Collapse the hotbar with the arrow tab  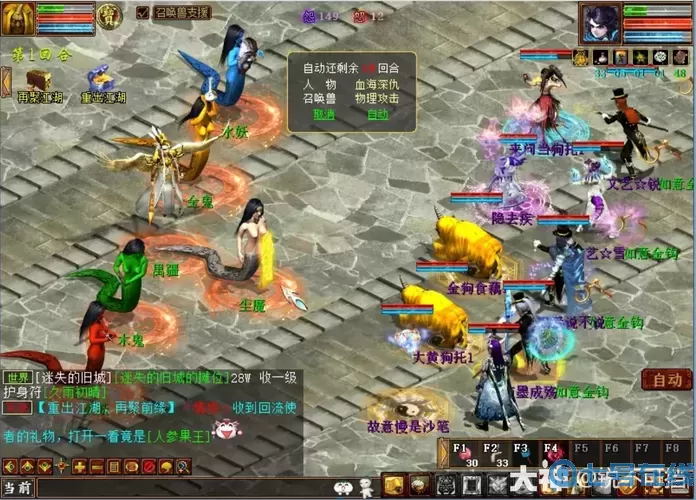tap(445, 456)
